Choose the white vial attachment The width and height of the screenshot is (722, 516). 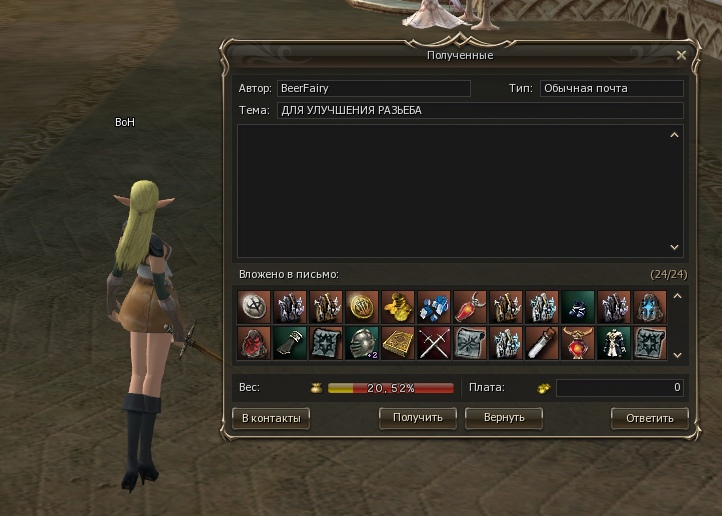point(542,343)
